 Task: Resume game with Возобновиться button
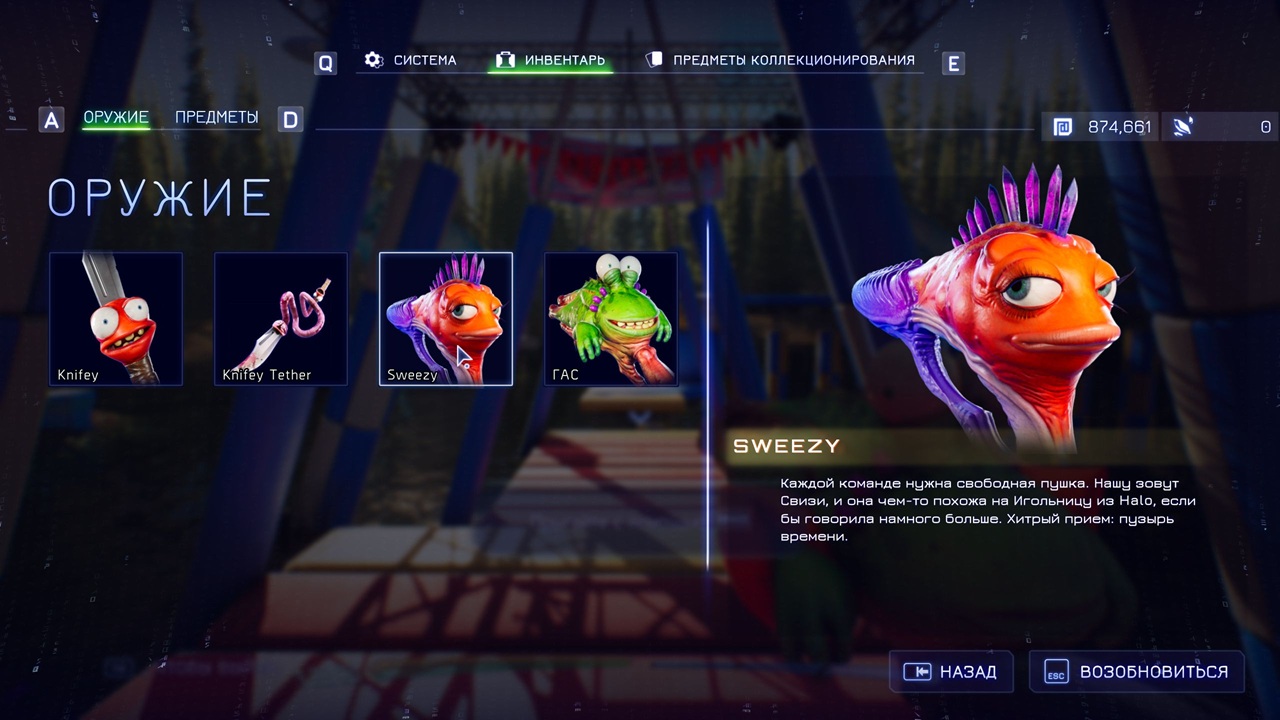tap(1137, 672)
